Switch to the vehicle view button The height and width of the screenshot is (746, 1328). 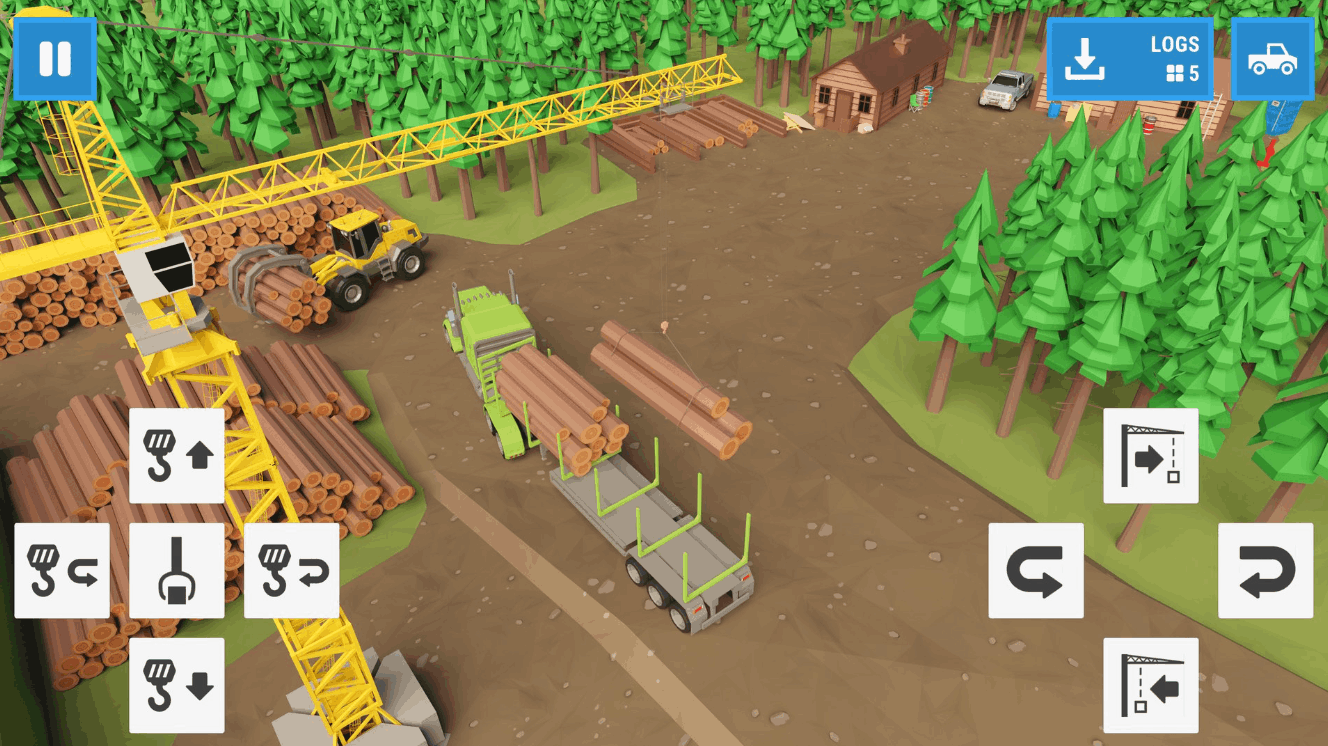pyautogui.click(x=1272, y=59)
